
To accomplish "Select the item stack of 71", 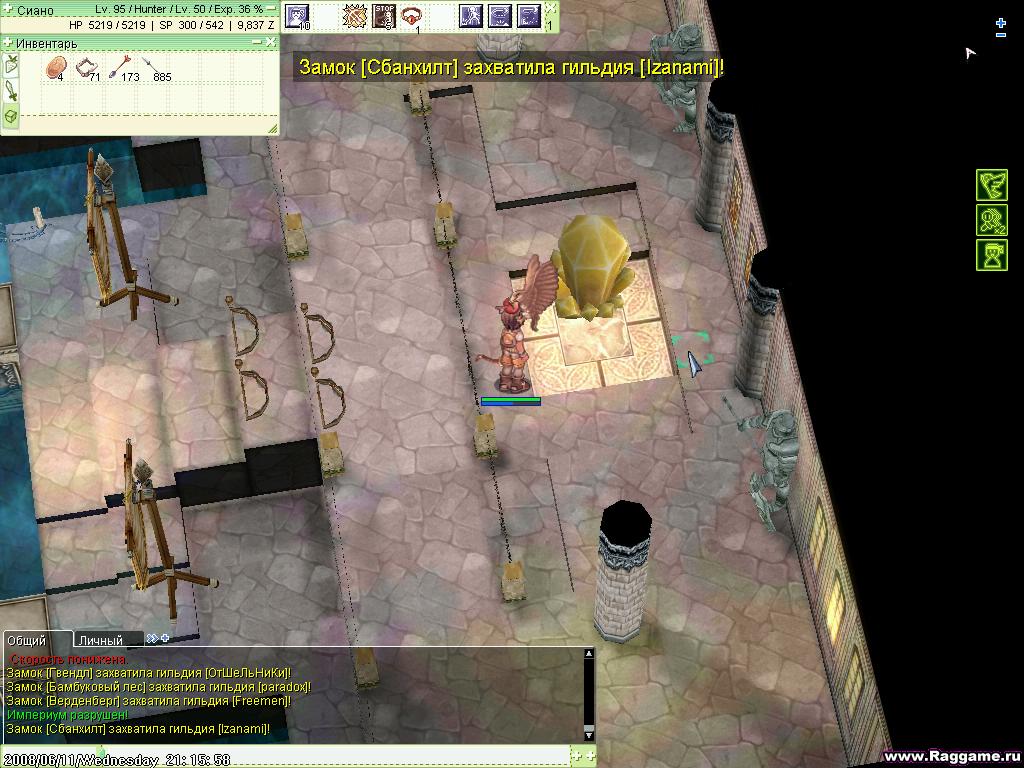I will point(88,68).
